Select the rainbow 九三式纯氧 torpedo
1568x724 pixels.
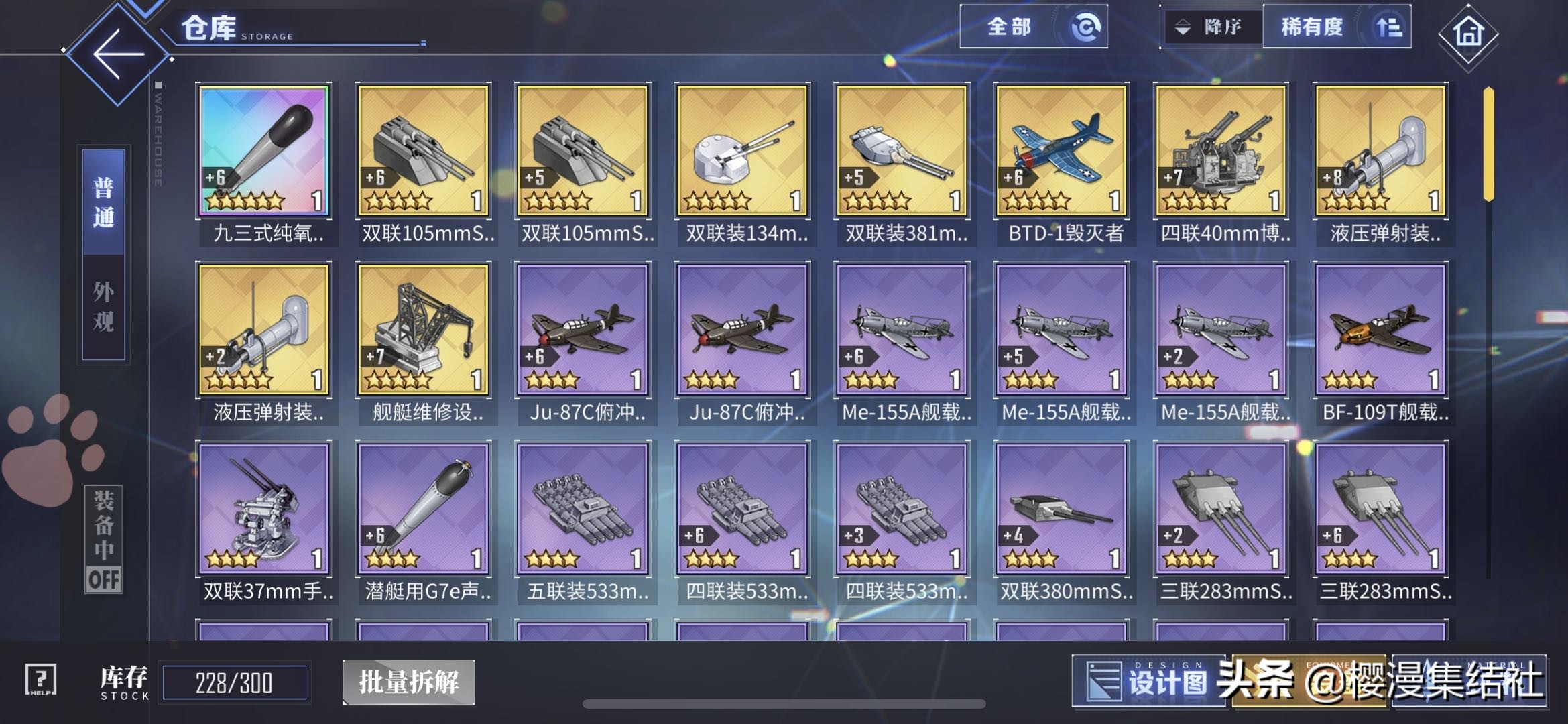pyautogui.click(x=264, y=151)
